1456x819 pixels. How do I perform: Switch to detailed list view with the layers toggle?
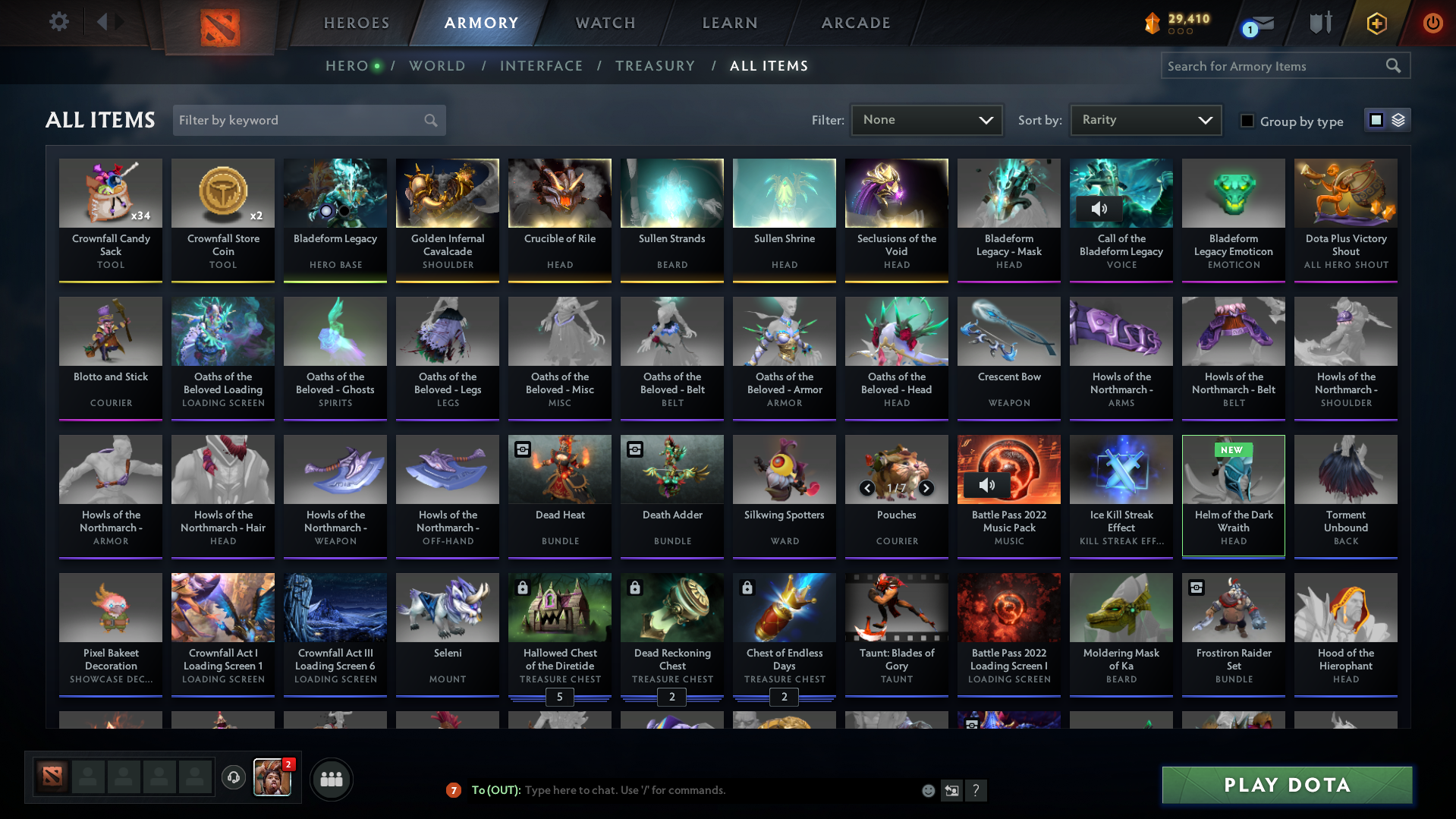pos(1397,120)
